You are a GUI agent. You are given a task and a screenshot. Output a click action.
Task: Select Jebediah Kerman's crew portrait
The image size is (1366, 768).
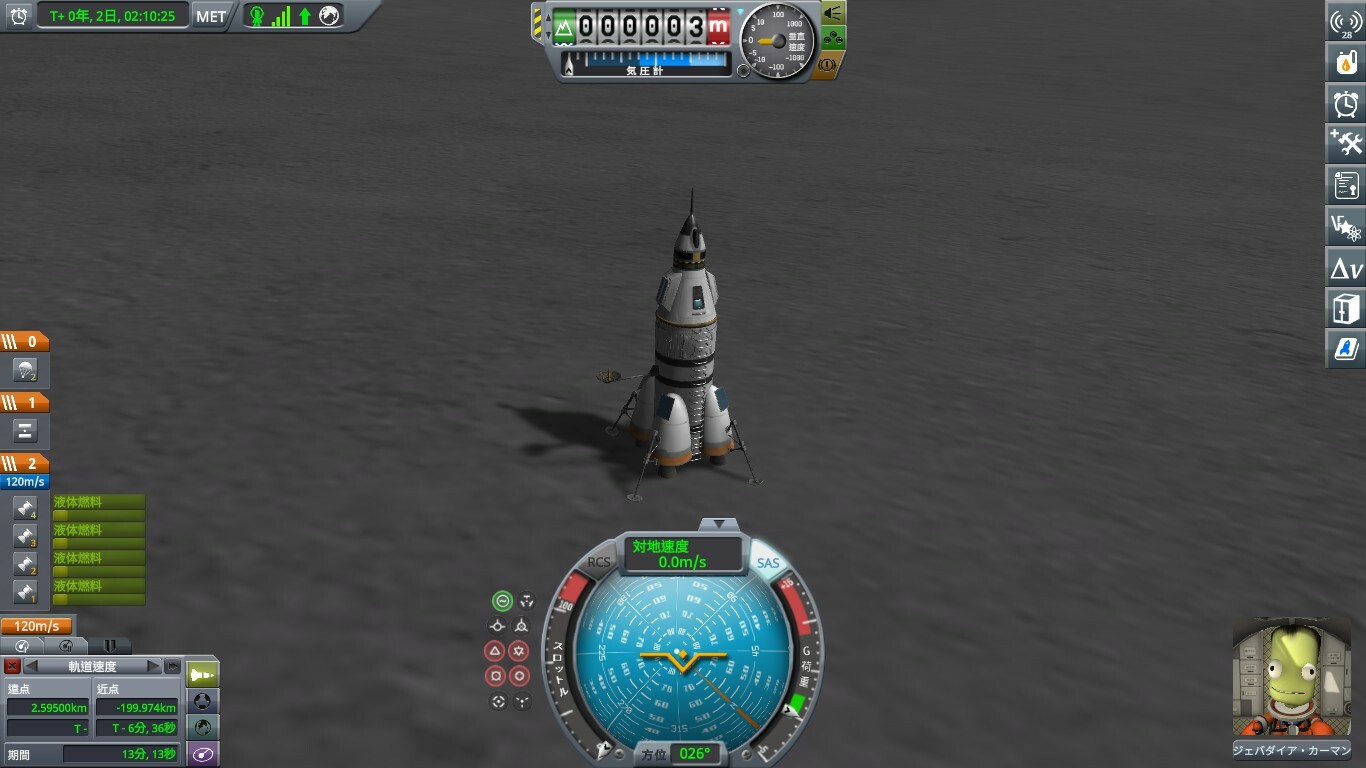tap(1292, 678)
